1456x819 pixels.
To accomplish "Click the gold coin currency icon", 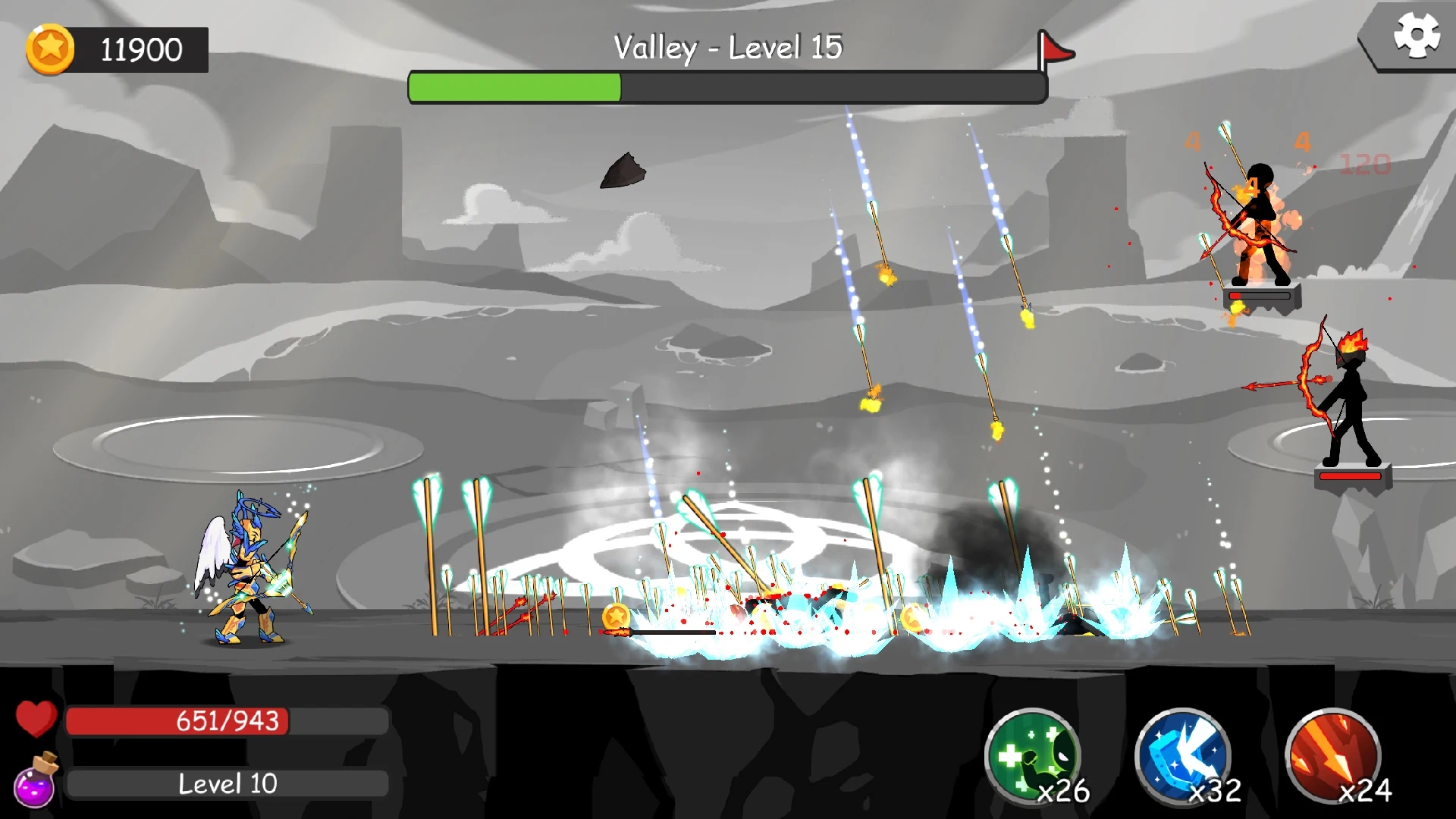I will click(50, 48).
